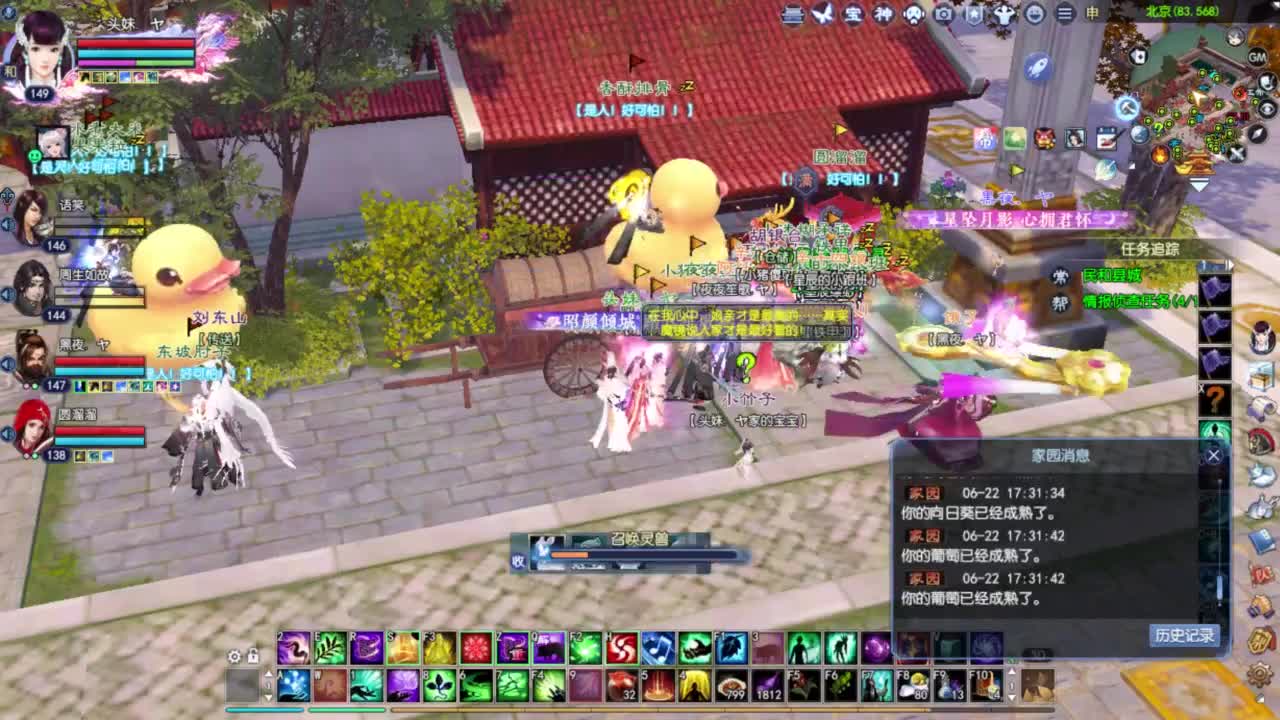The image size is (1280, 720).
Task: Click the down arrow below the minimap
Action: [x=1198, y=183]
